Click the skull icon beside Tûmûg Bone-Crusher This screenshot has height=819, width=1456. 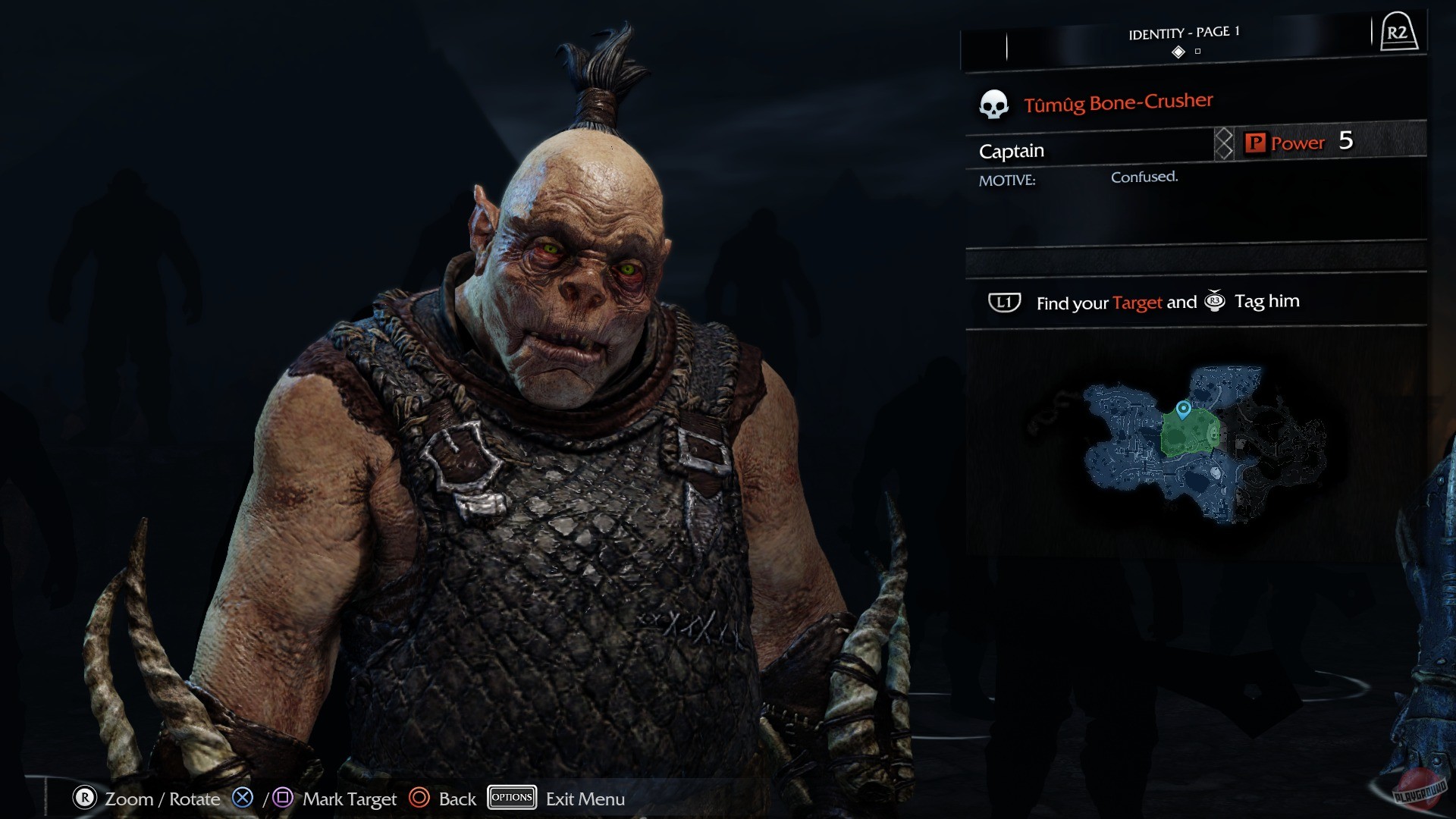click(x=993, y=103)
